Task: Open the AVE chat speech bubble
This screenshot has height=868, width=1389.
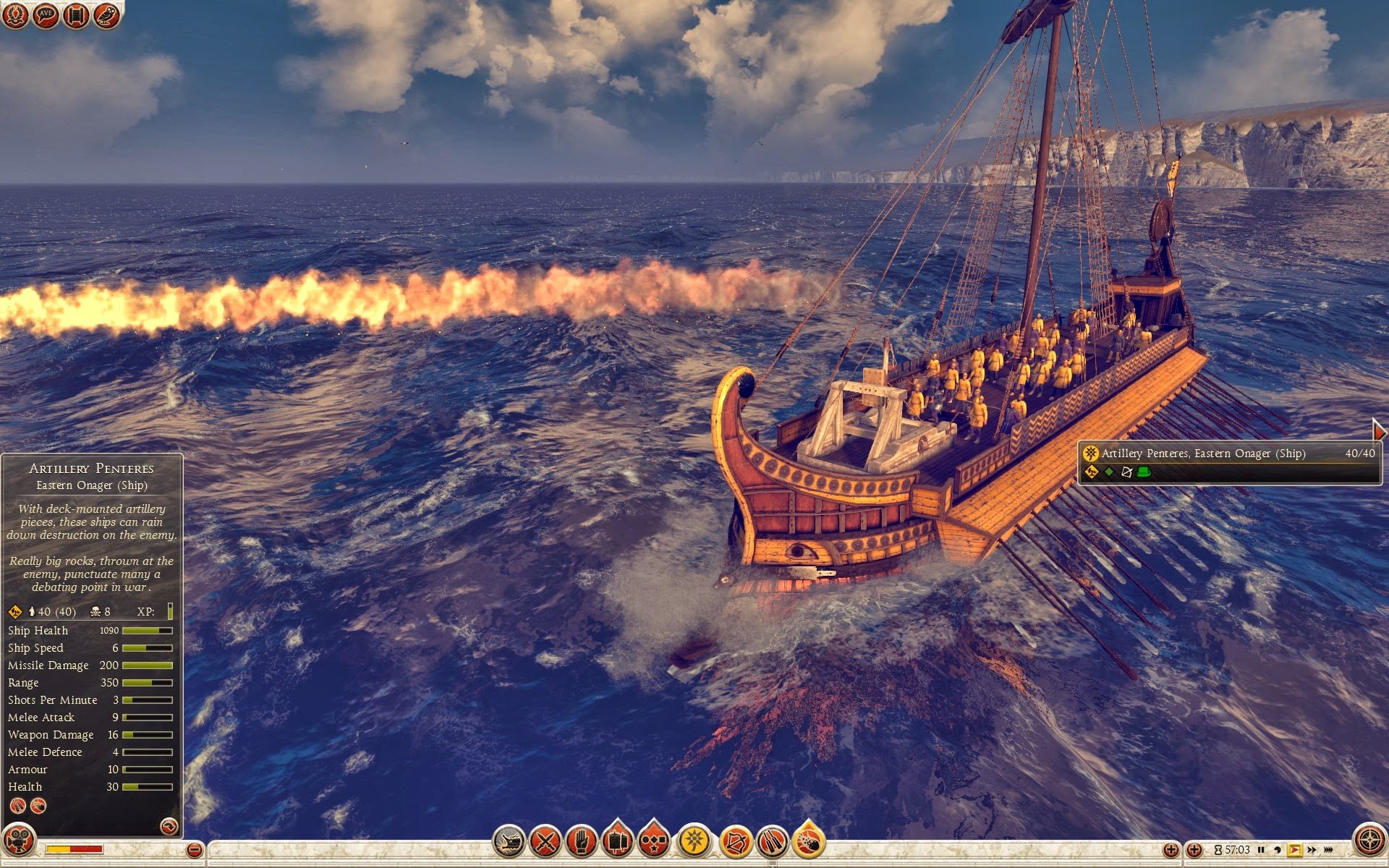Action: [46, 15]
